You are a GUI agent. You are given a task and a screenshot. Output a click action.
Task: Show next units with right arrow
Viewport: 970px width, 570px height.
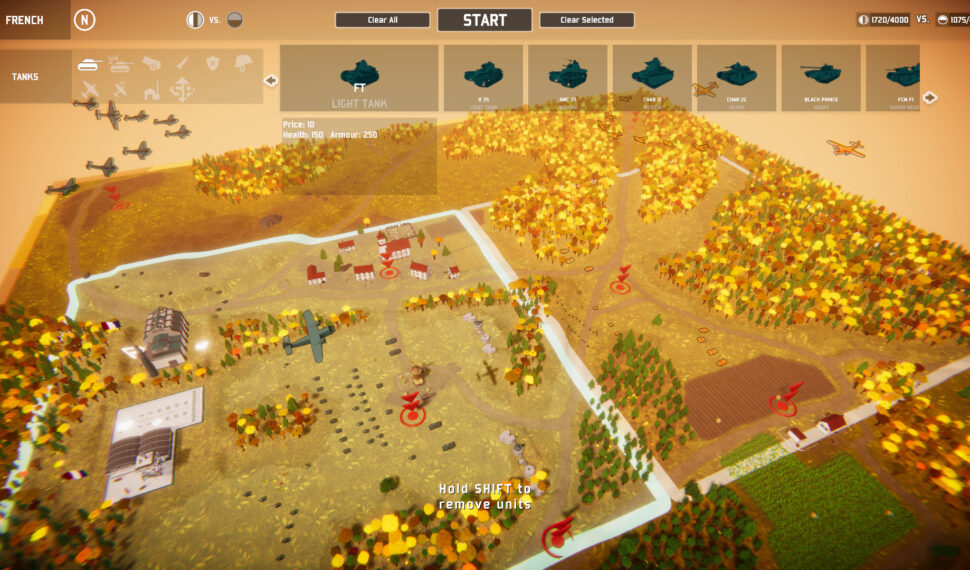point(930,97)
